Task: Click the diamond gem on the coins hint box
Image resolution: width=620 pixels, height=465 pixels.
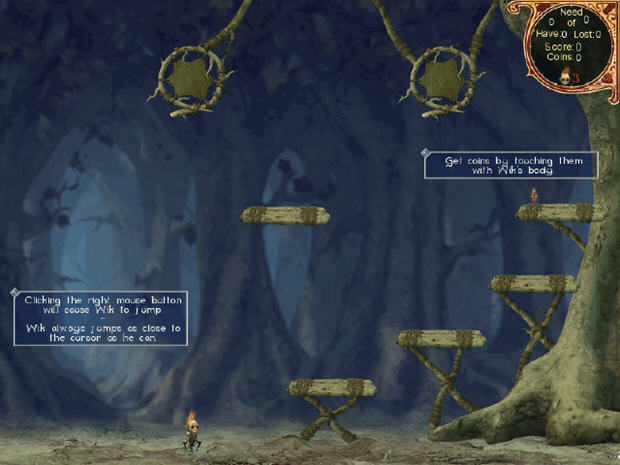Action: click(x=425, y=153)
